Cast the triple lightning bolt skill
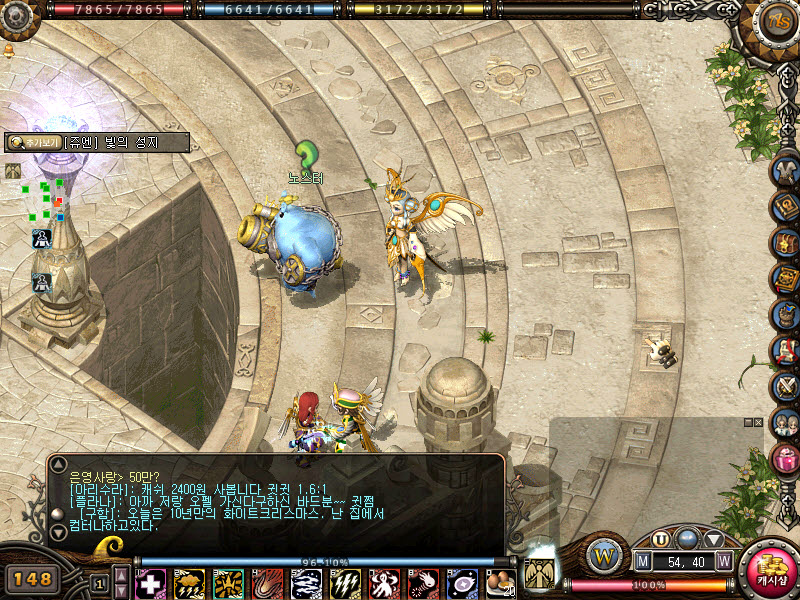This screenshot has height=600, width=800. (x=345, y=583)
